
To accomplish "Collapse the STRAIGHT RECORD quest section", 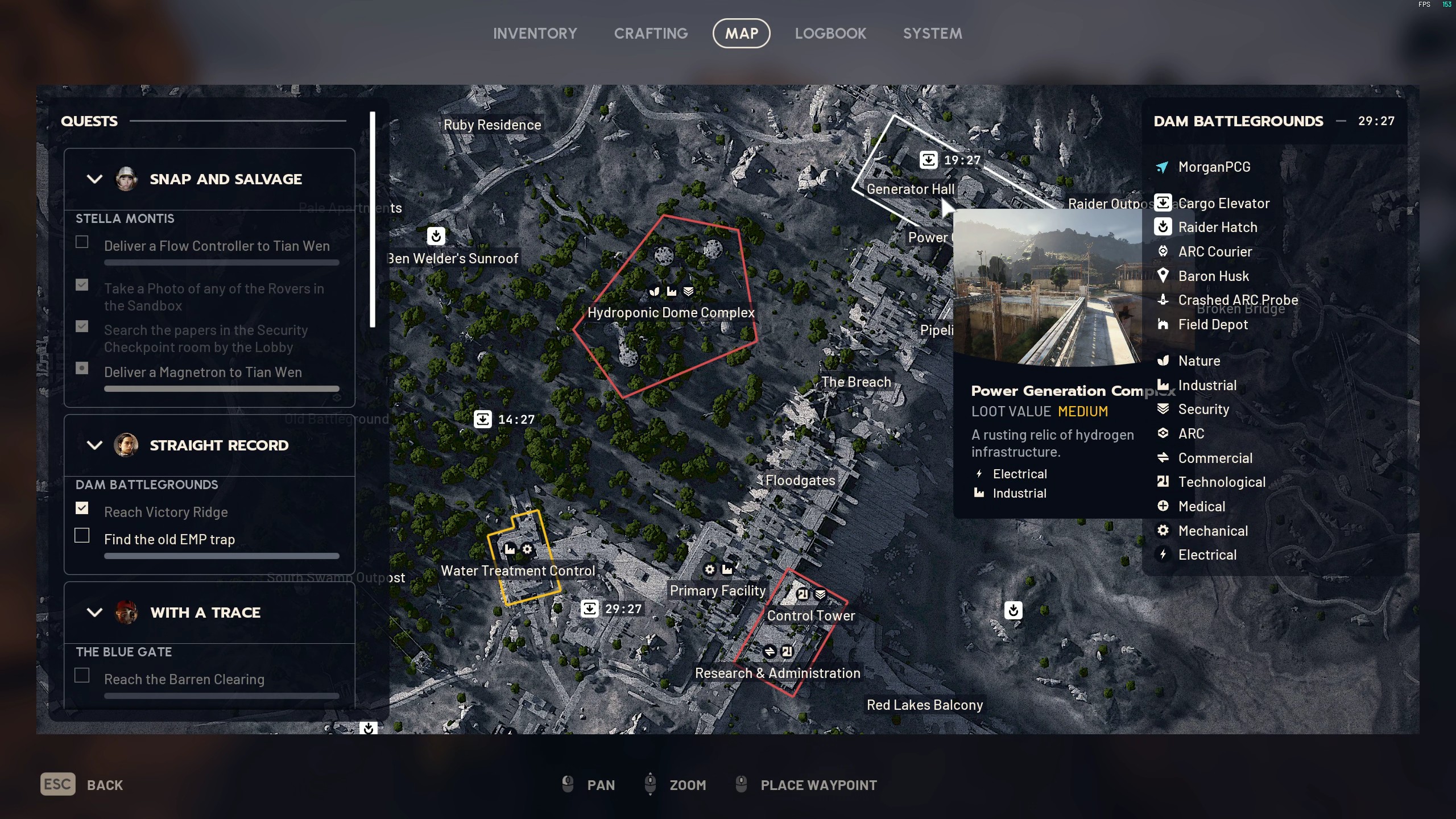I will (94, 445).
